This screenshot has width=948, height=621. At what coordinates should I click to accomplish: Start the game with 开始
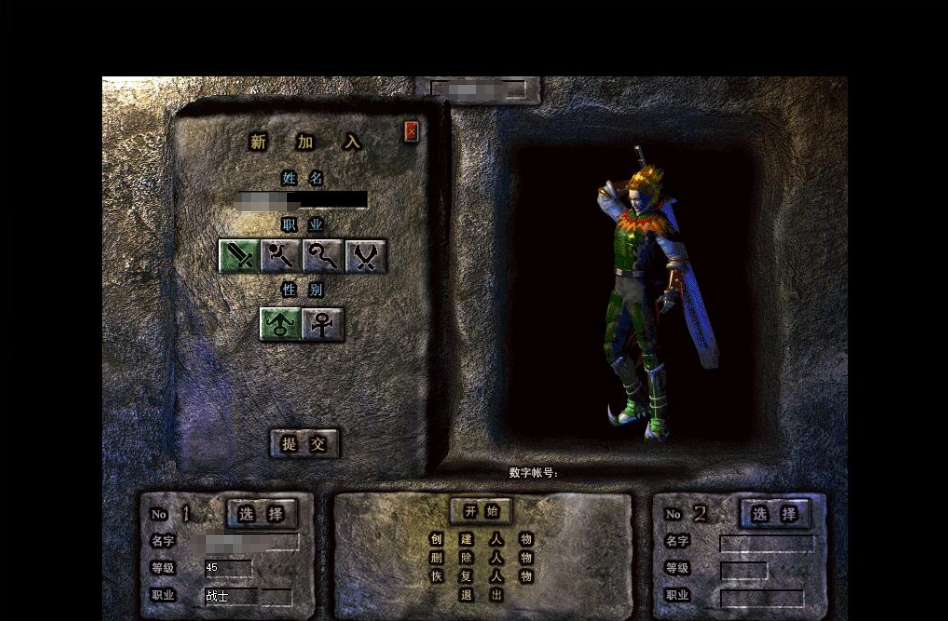[x=481, y=511]
